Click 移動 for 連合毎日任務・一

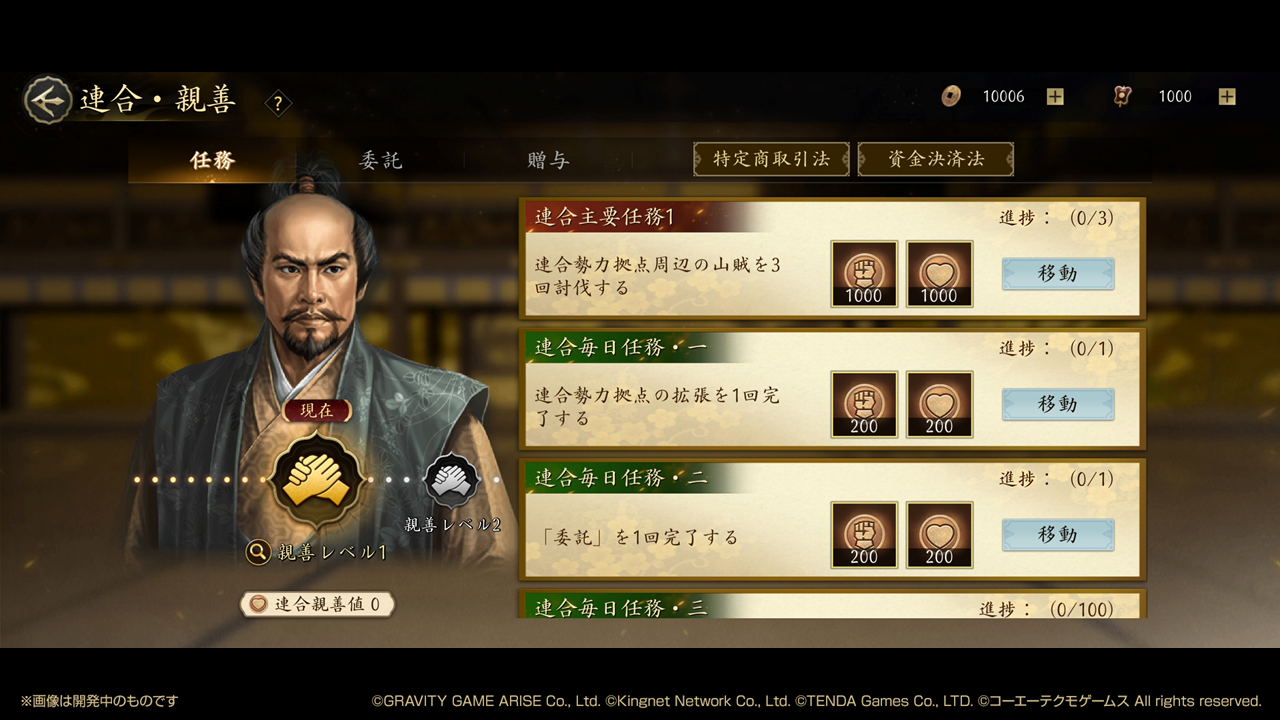point(1057,404)
